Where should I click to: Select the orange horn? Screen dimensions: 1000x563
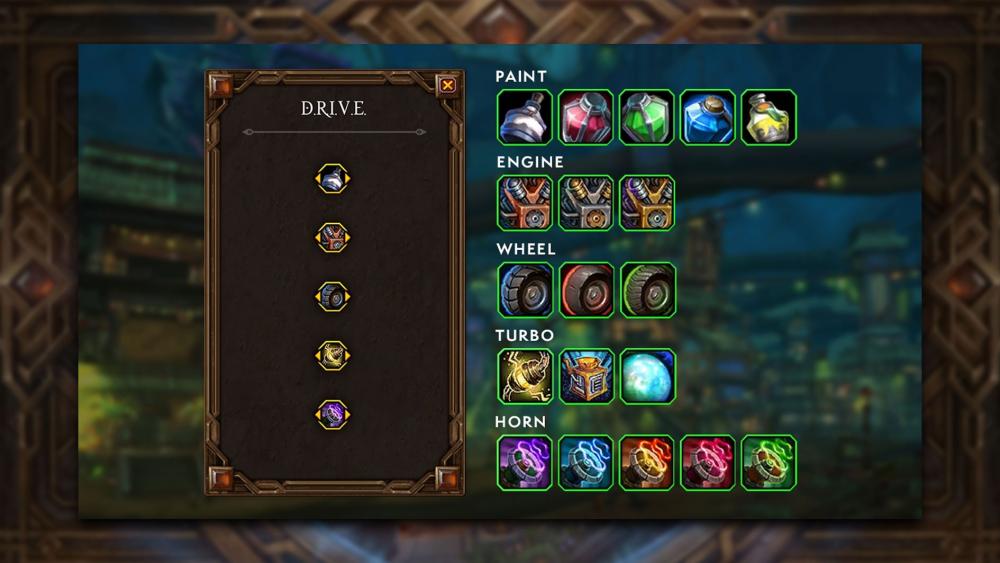[x=647, y=462]
